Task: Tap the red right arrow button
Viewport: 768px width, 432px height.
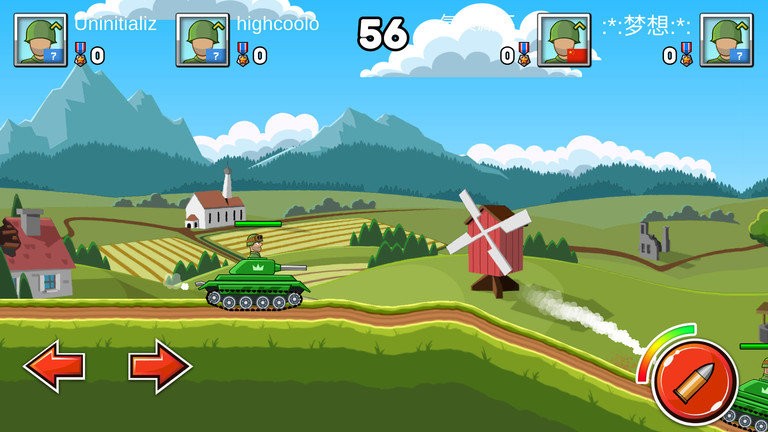Action: pyautogui.click(x=160, y=367)
